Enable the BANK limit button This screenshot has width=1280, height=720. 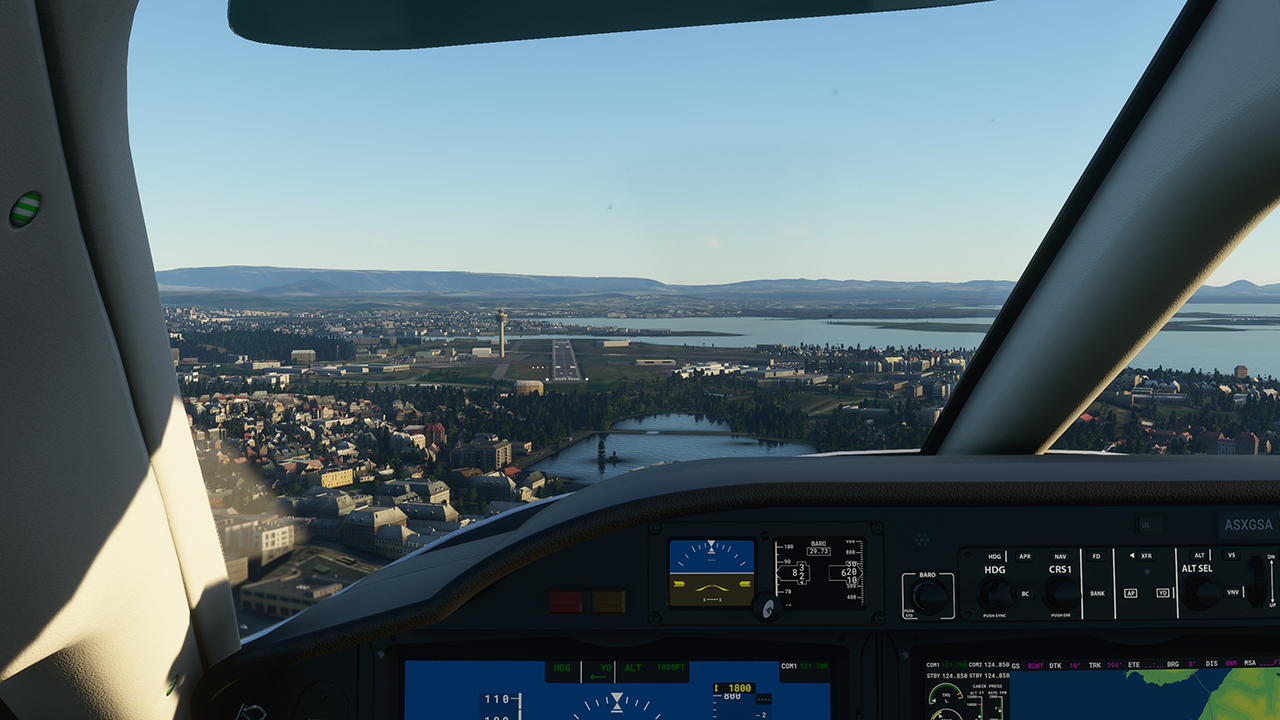click(1097, 593)
